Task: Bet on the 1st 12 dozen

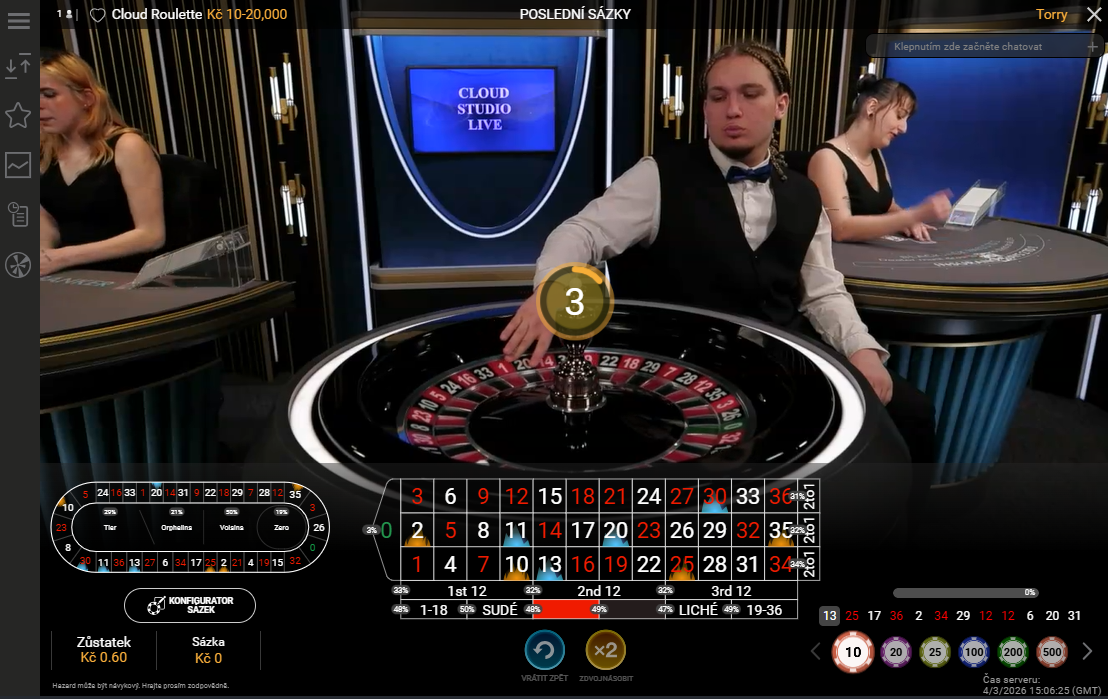Action: coord(465,591)
